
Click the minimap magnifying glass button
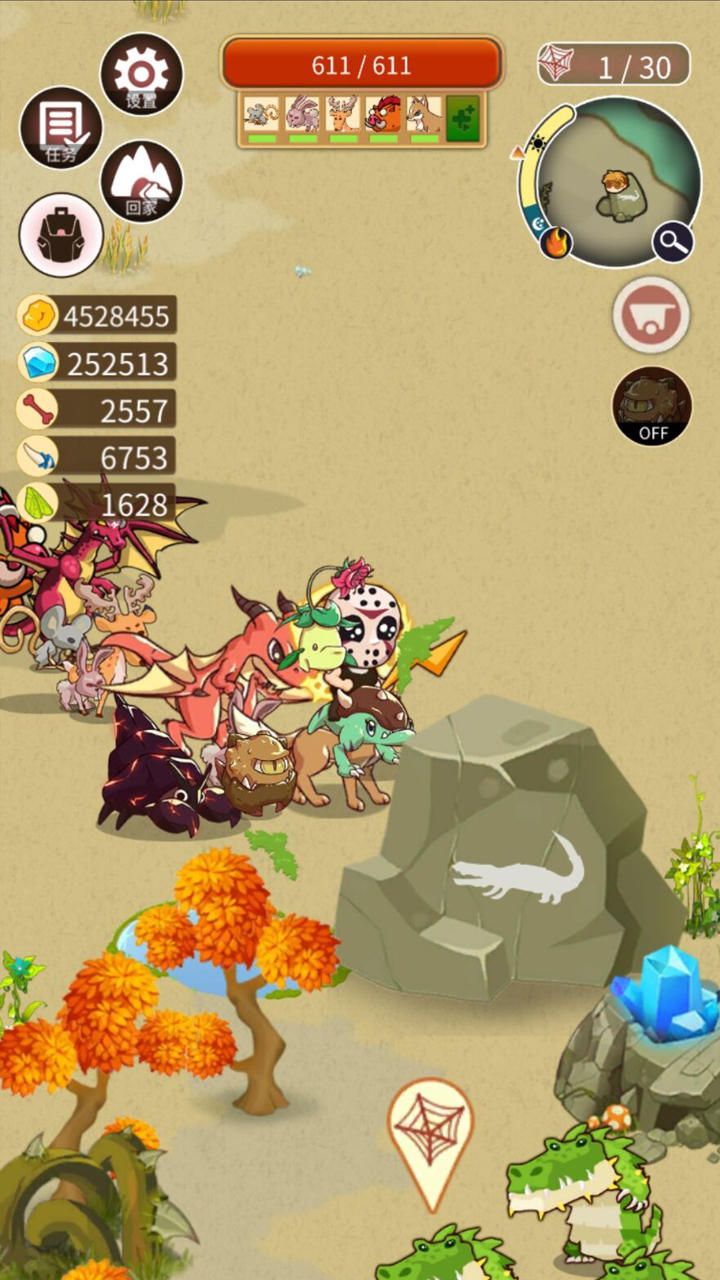point(673,241)
